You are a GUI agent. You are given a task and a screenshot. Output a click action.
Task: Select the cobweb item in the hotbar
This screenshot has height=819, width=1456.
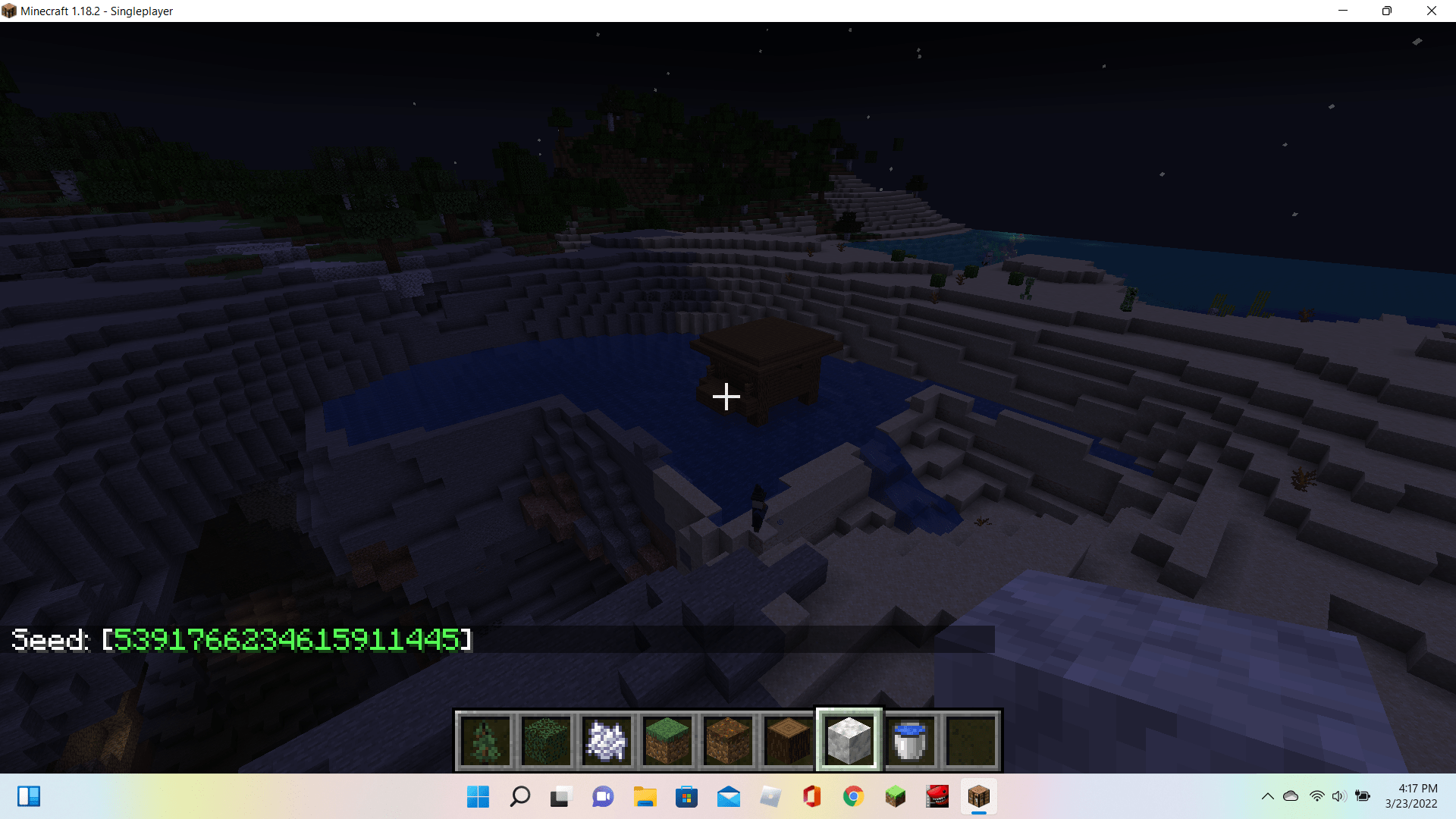coord(607,739)
